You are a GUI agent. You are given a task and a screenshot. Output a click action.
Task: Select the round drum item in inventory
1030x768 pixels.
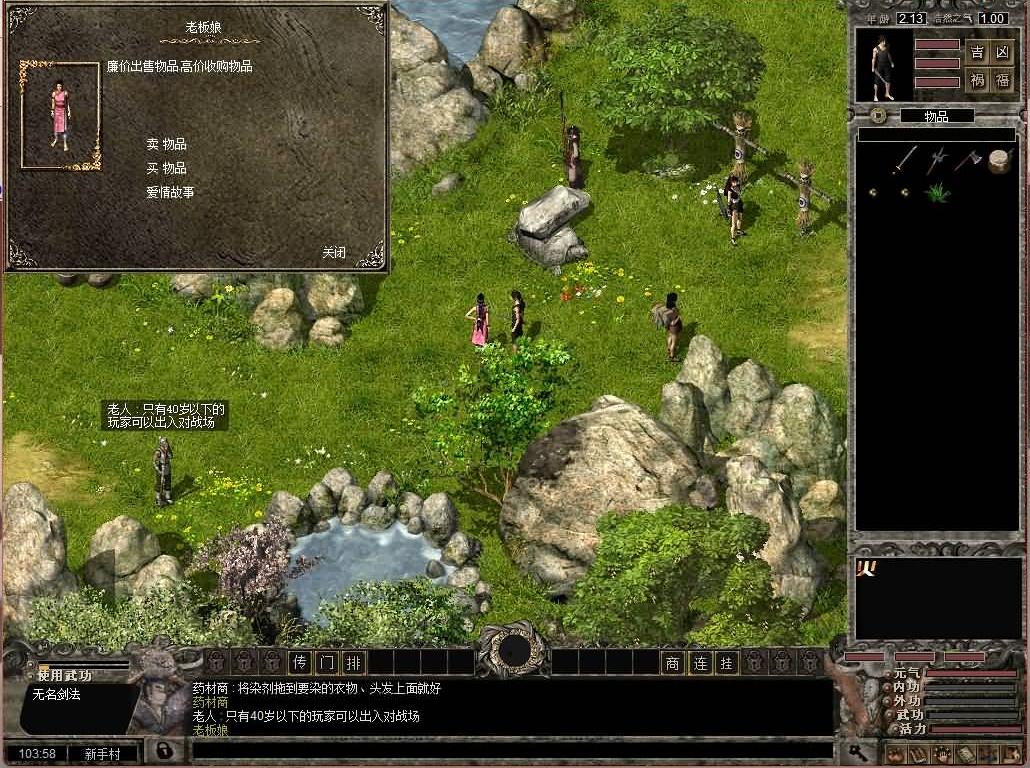tap(999, 160)
